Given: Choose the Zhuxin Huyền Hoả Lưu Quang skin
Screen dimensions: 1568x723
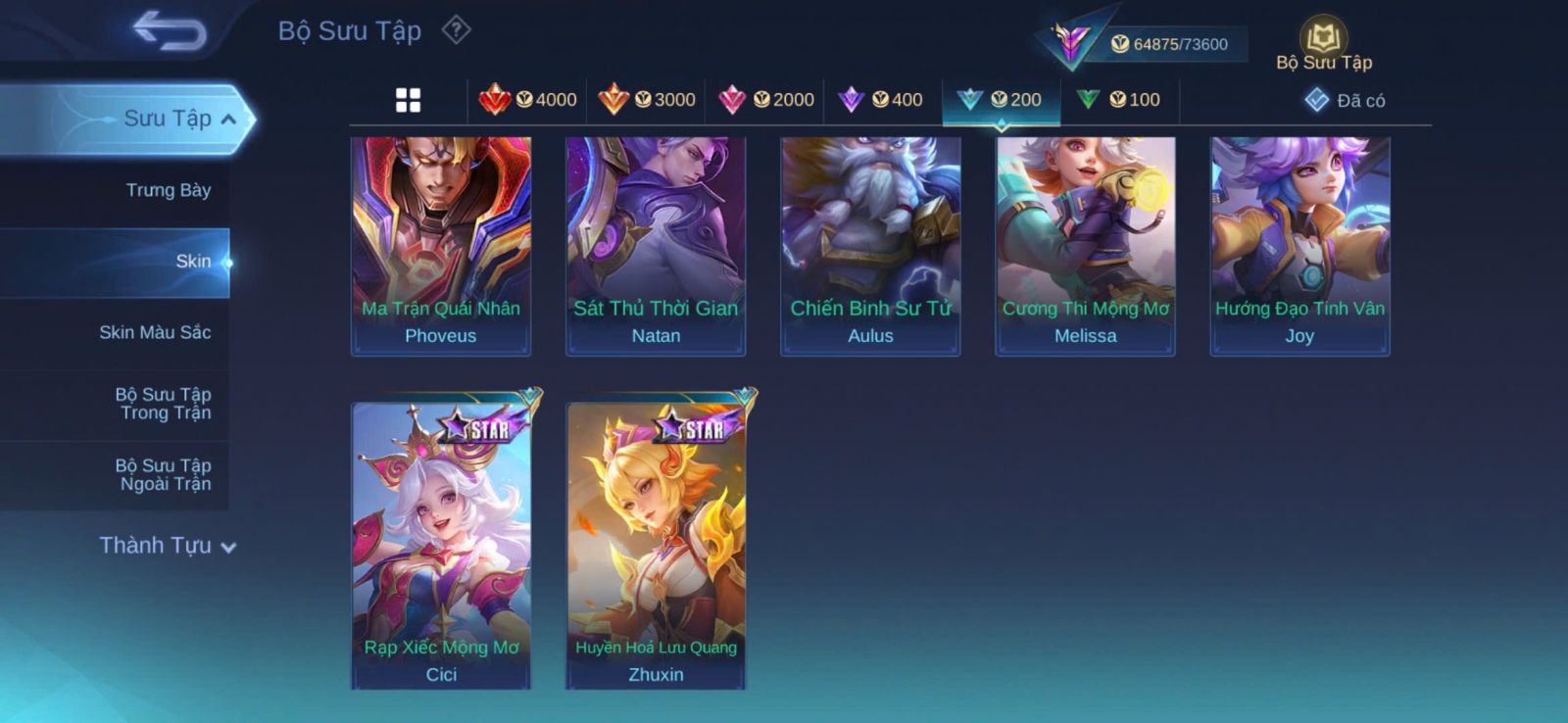Looking at the screenshot, I should click(656, 545).
